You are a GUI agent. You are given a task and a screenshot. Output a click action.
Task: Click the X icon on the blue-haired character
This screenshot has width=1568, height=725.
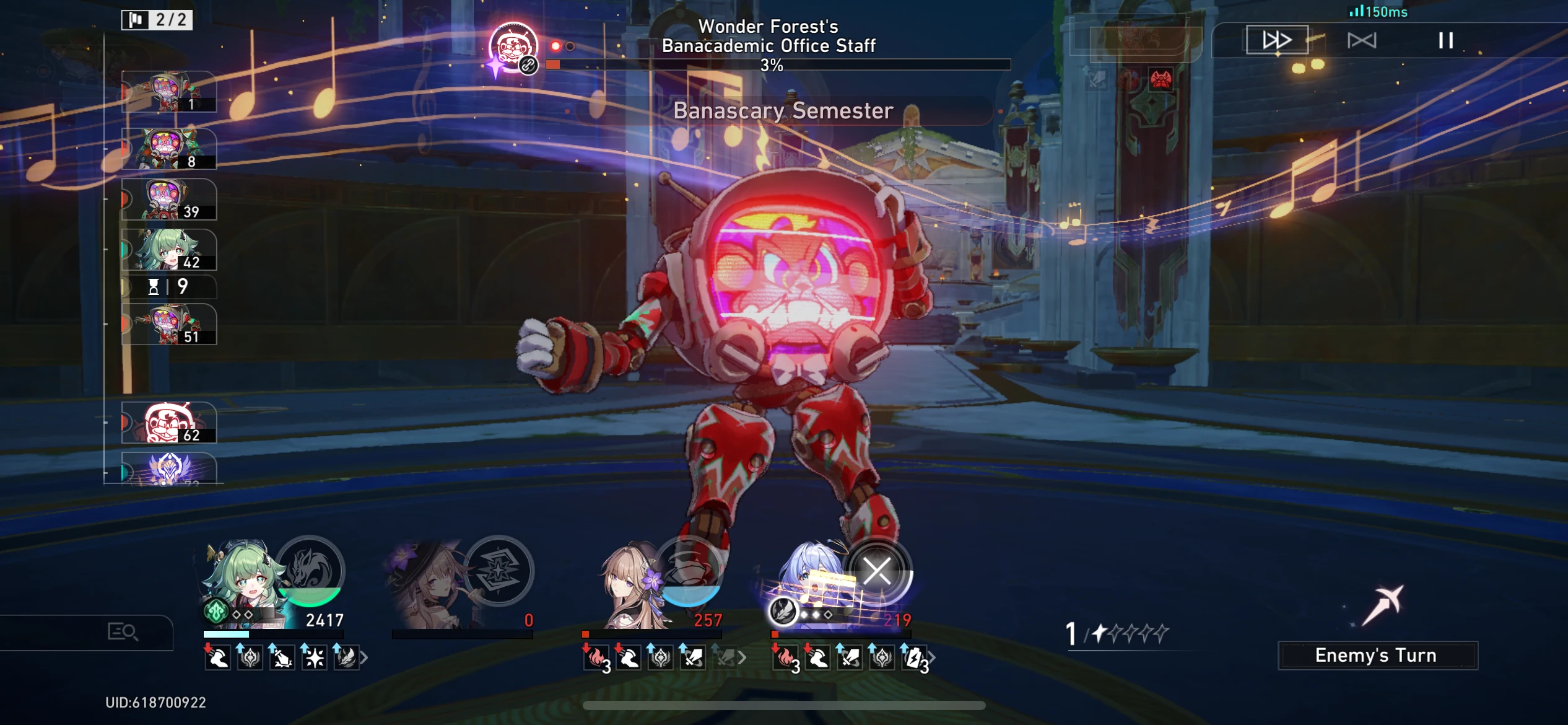(877, 571)
